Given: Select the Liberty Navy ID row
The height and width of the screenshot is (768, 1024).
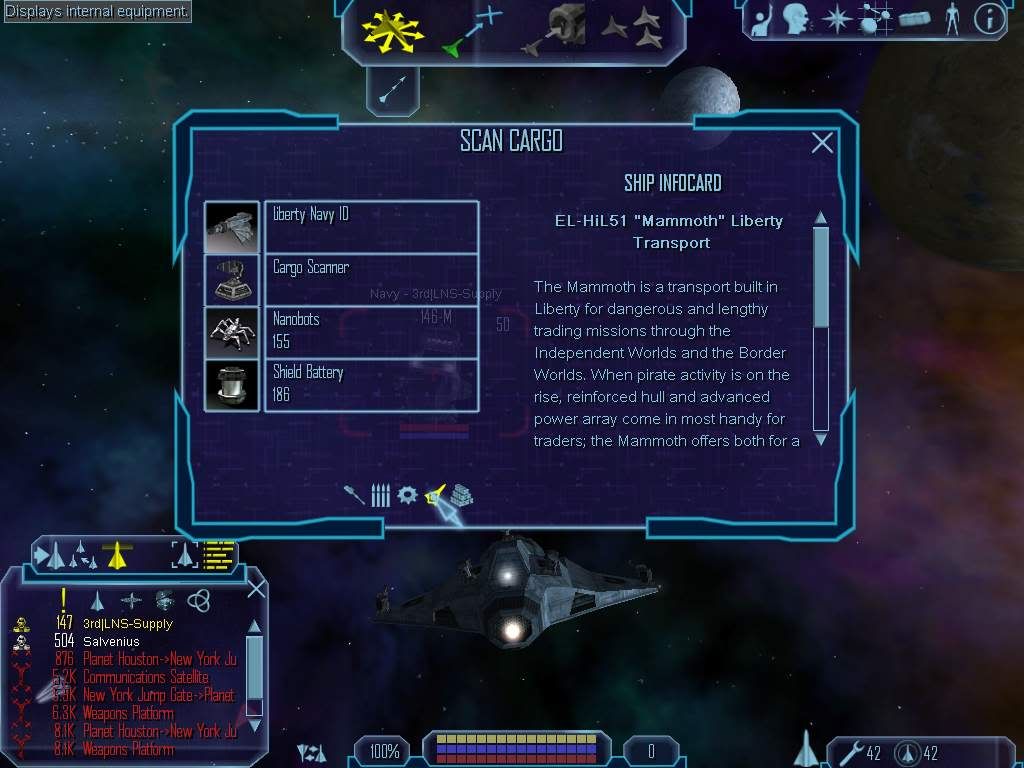Looking at the screenshot, I should (x=370, y=227).
